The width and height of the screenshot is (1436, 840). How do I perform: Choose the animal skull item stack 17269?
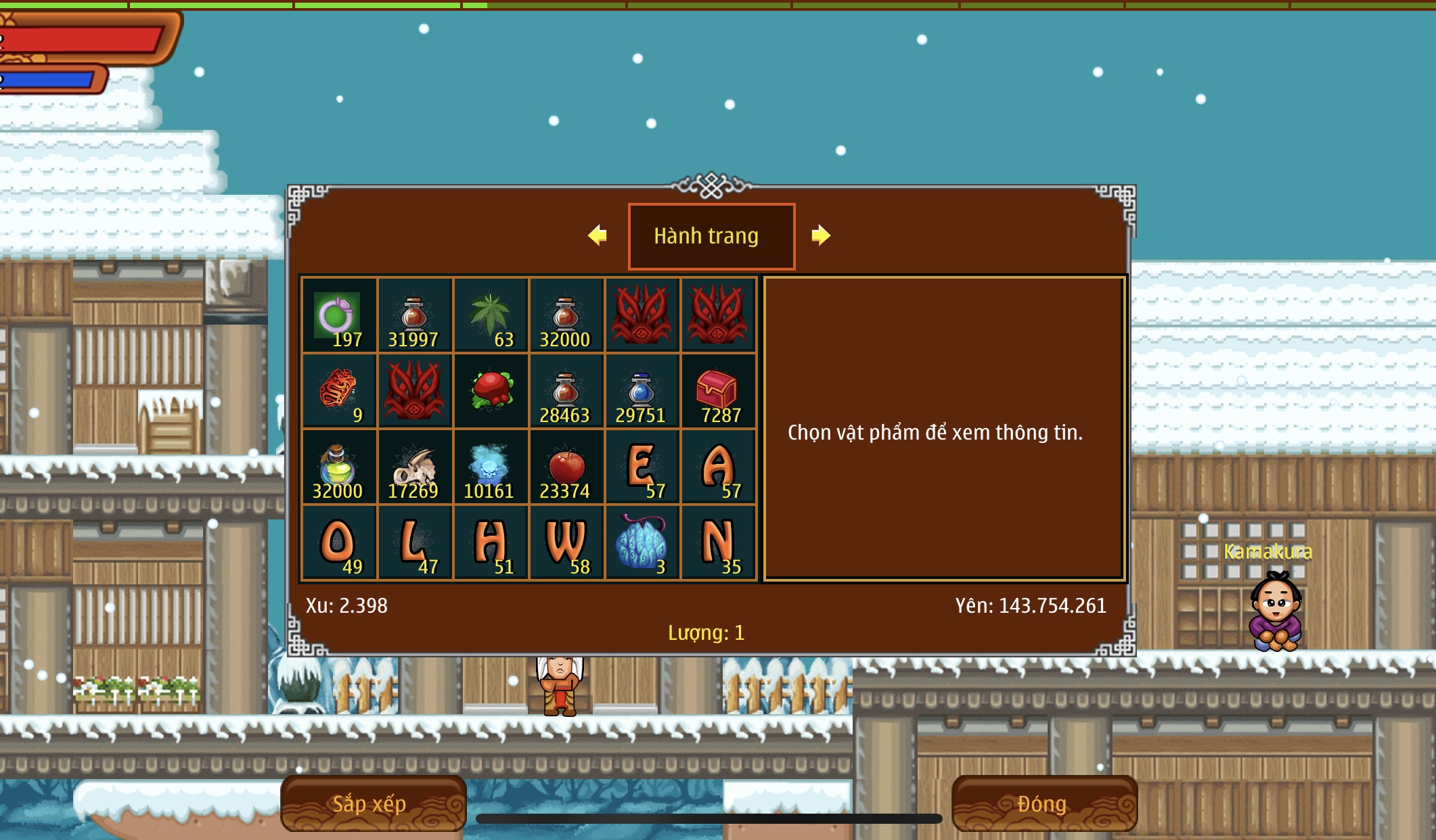pos(415,467)
